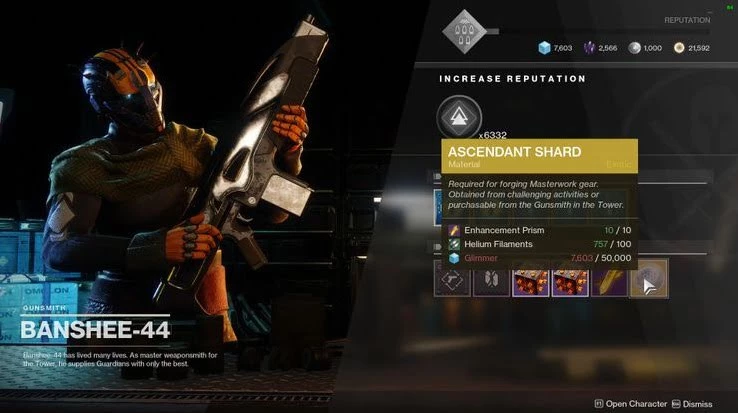Screen dimensions: 738x413
Task: Purchase the Ascendant Shard item slot
Action: click(x=649, y=279)
